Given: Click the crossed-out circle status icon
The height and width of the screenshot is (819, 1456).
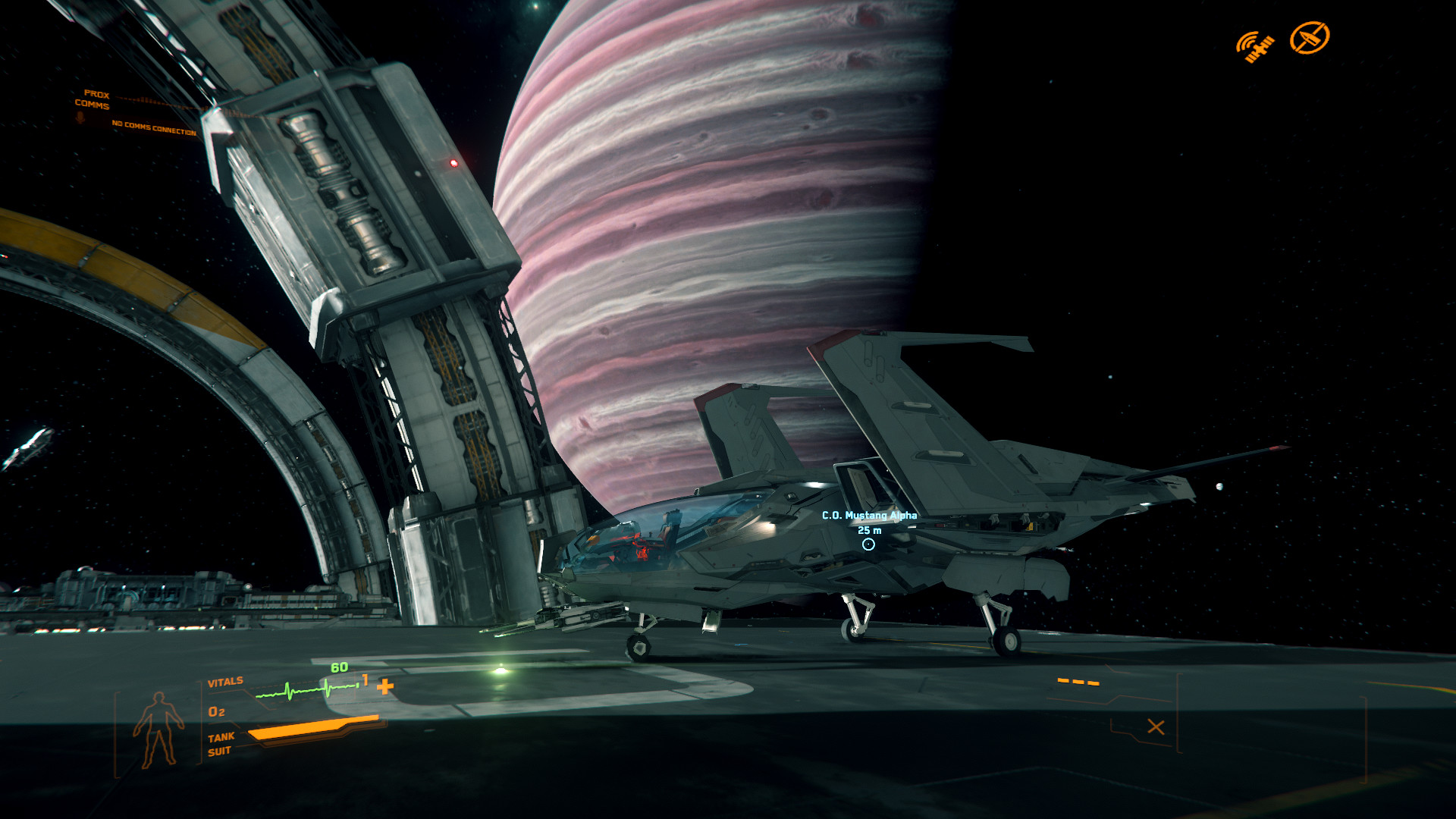Looking at the screenshot, I should tap(1310, 38).
